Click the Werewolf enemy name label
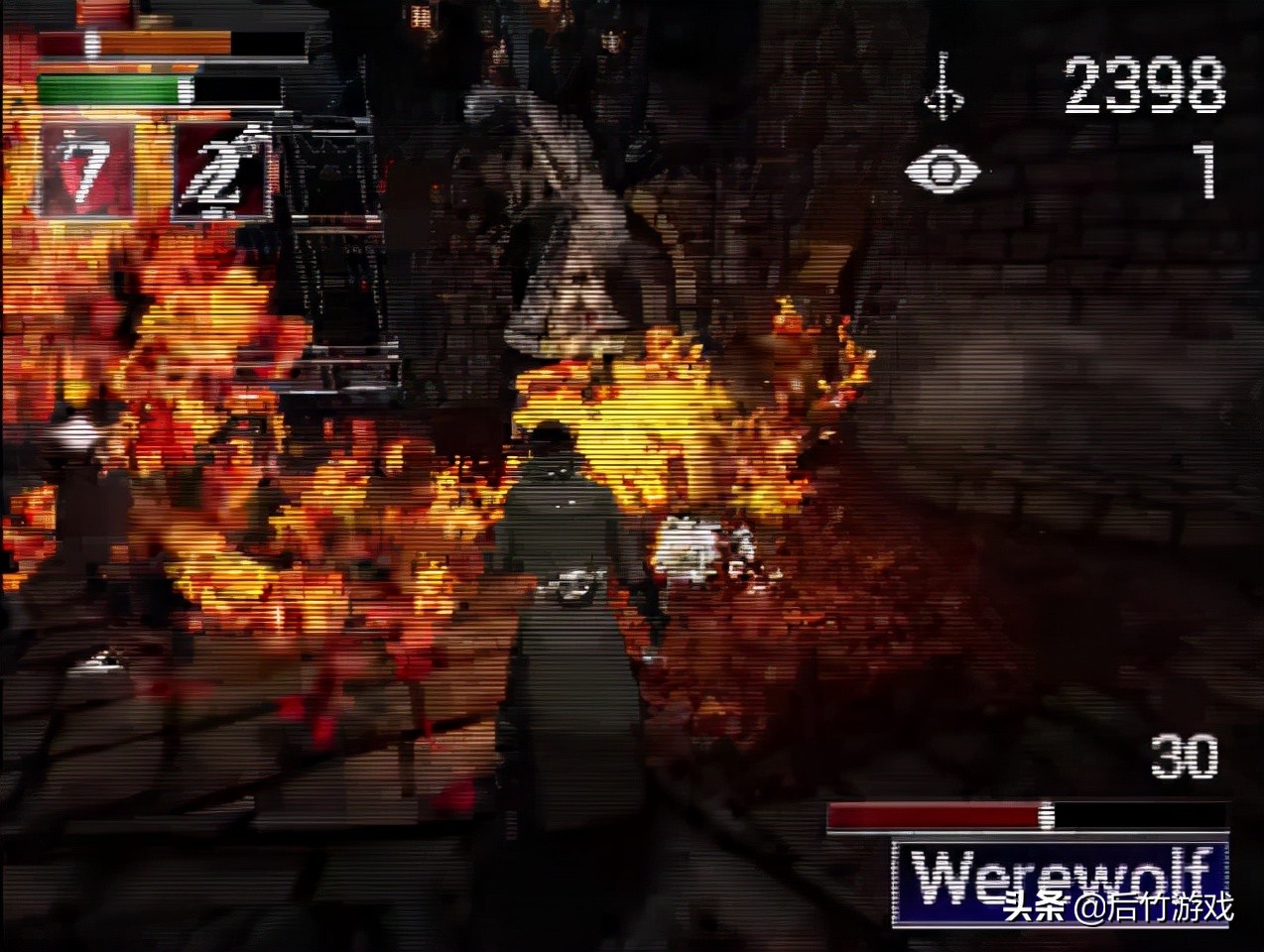 click(x=1060, y=879)
